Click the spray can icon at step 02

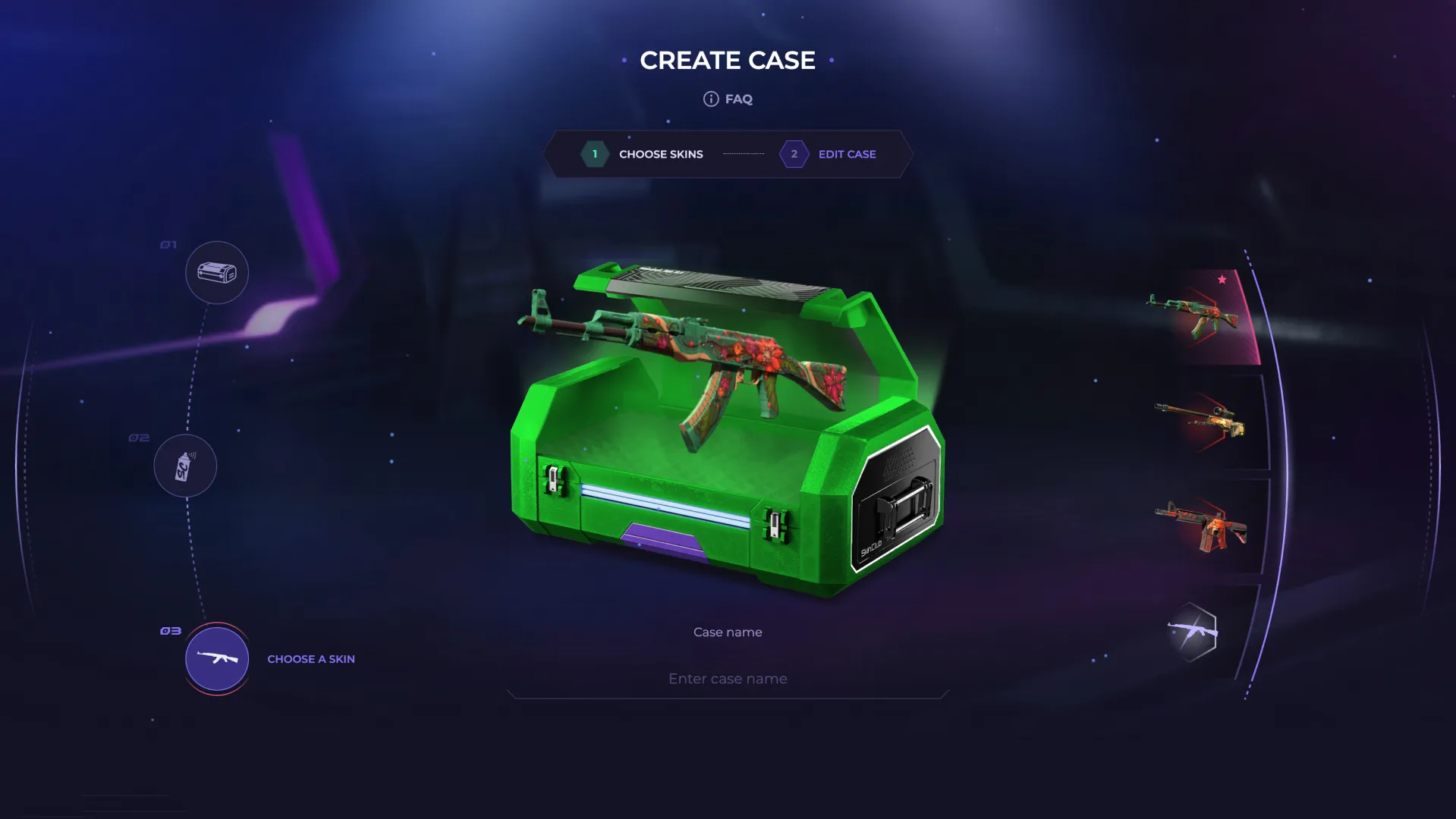click(x=185, y=466)
